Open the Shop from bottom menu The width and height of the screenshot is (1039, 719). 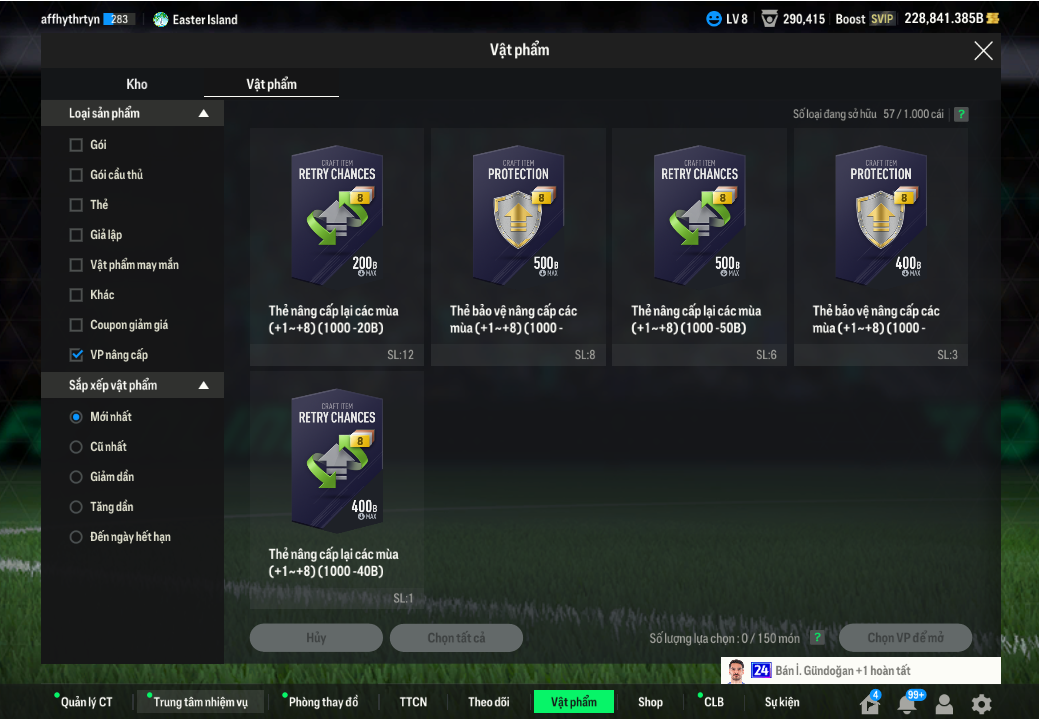(650, 702)
